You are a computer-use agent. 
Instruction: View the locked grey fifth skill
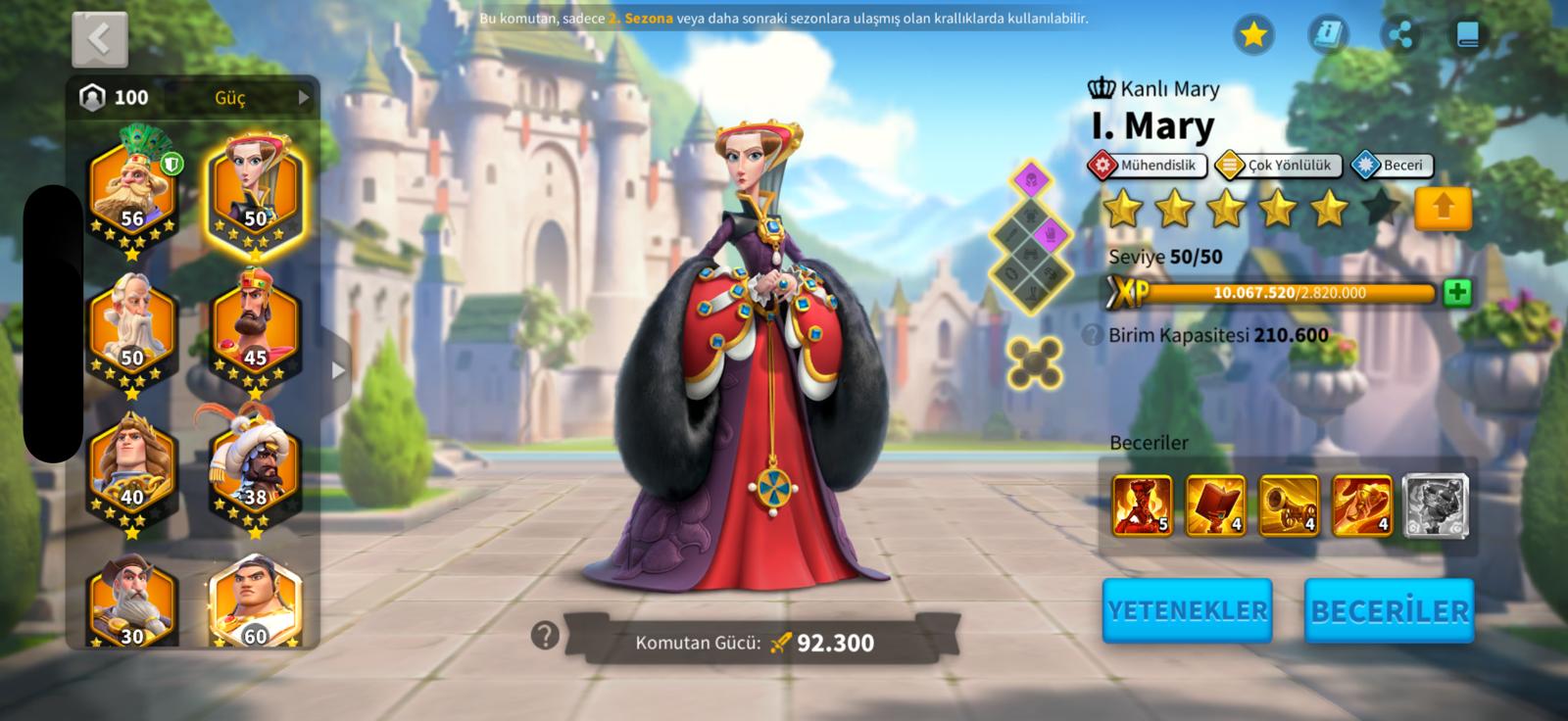point(1435,505)
